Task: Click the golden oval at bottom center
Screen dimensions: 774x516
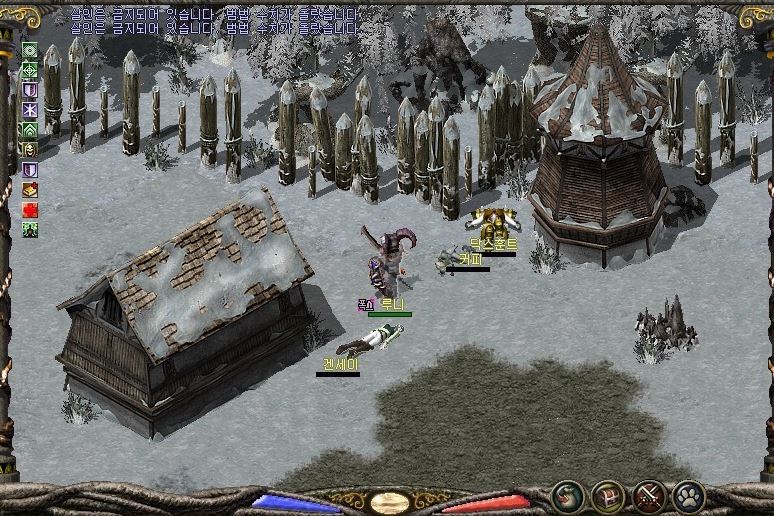Action: [x=389, y=502]
